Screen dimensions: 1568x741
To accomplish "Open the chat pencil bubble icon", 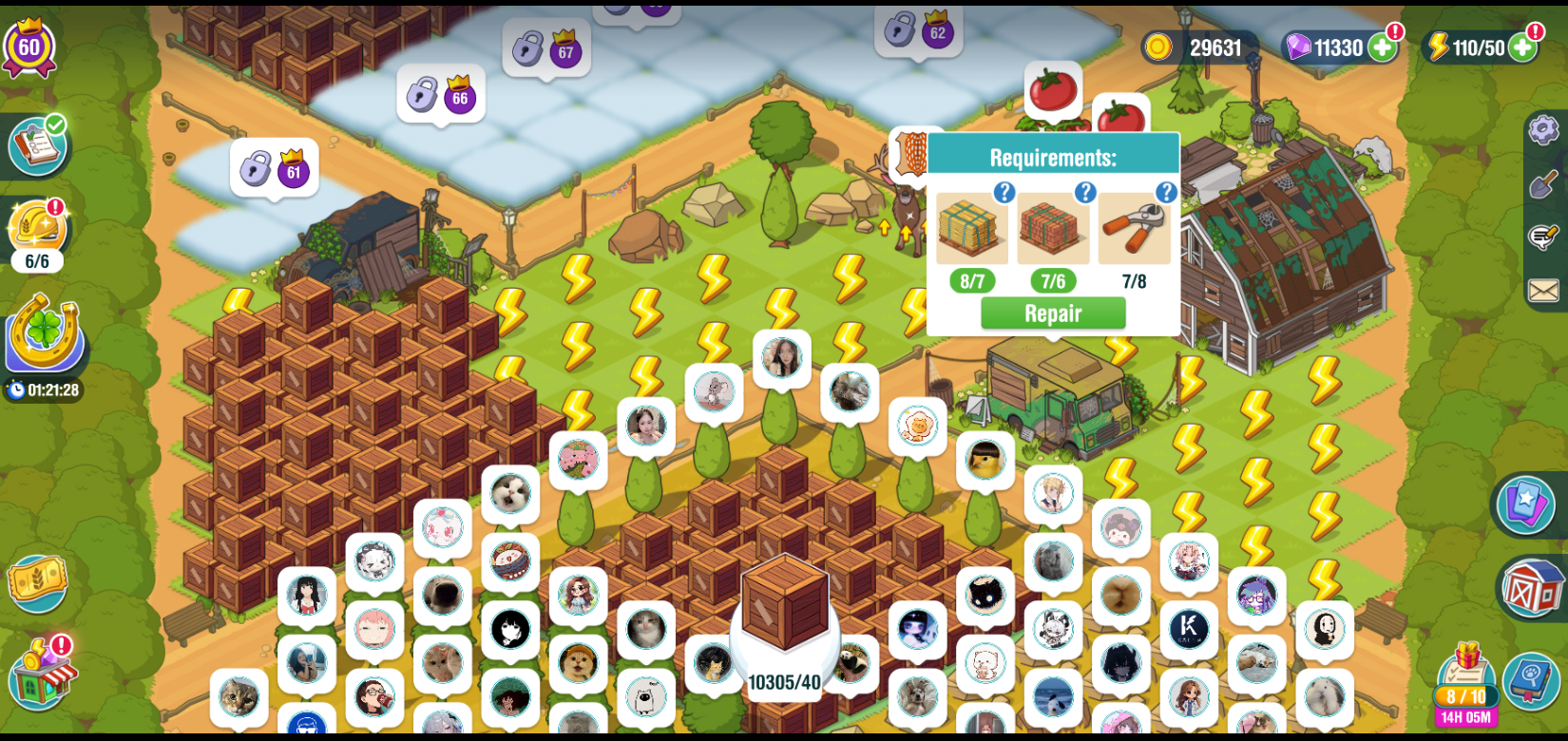I will click(x=1543, y=237).
